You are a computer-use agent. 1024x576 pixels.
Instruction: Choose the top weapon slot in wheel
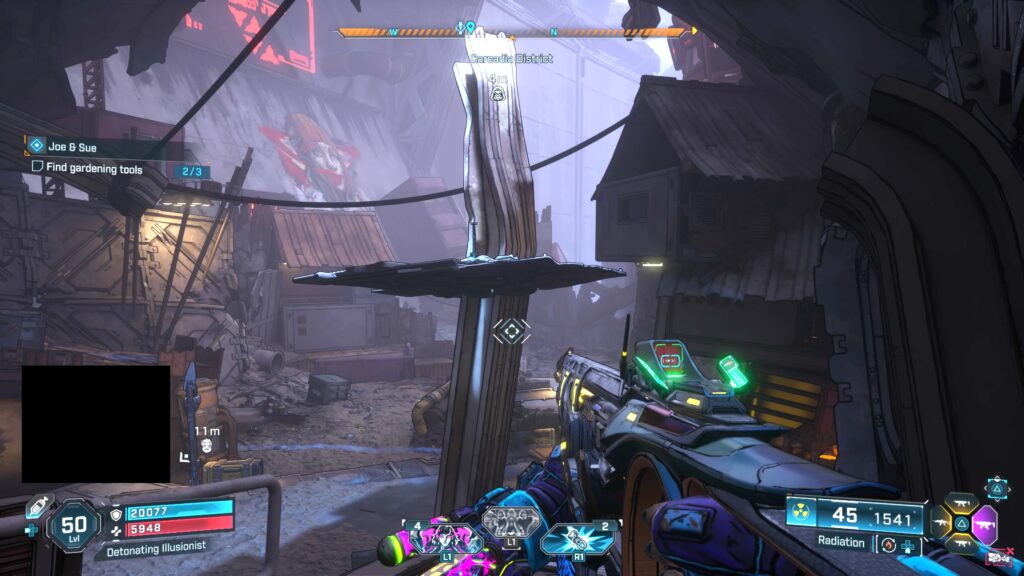point(963,503)
